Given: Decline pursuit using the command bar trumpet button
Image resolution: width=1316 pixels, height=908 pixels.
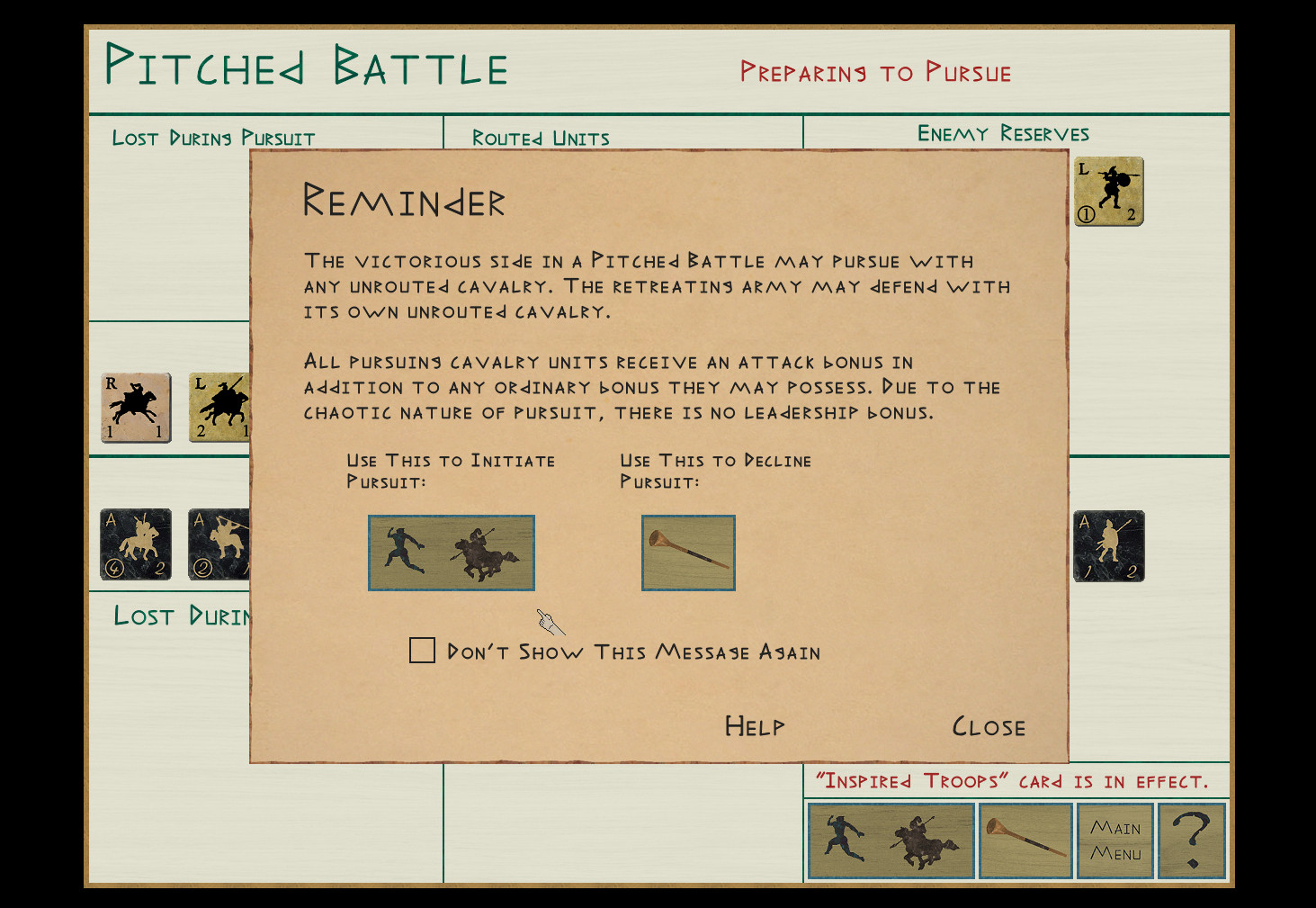Looking at the screenshot, I should click(1025, 841).
